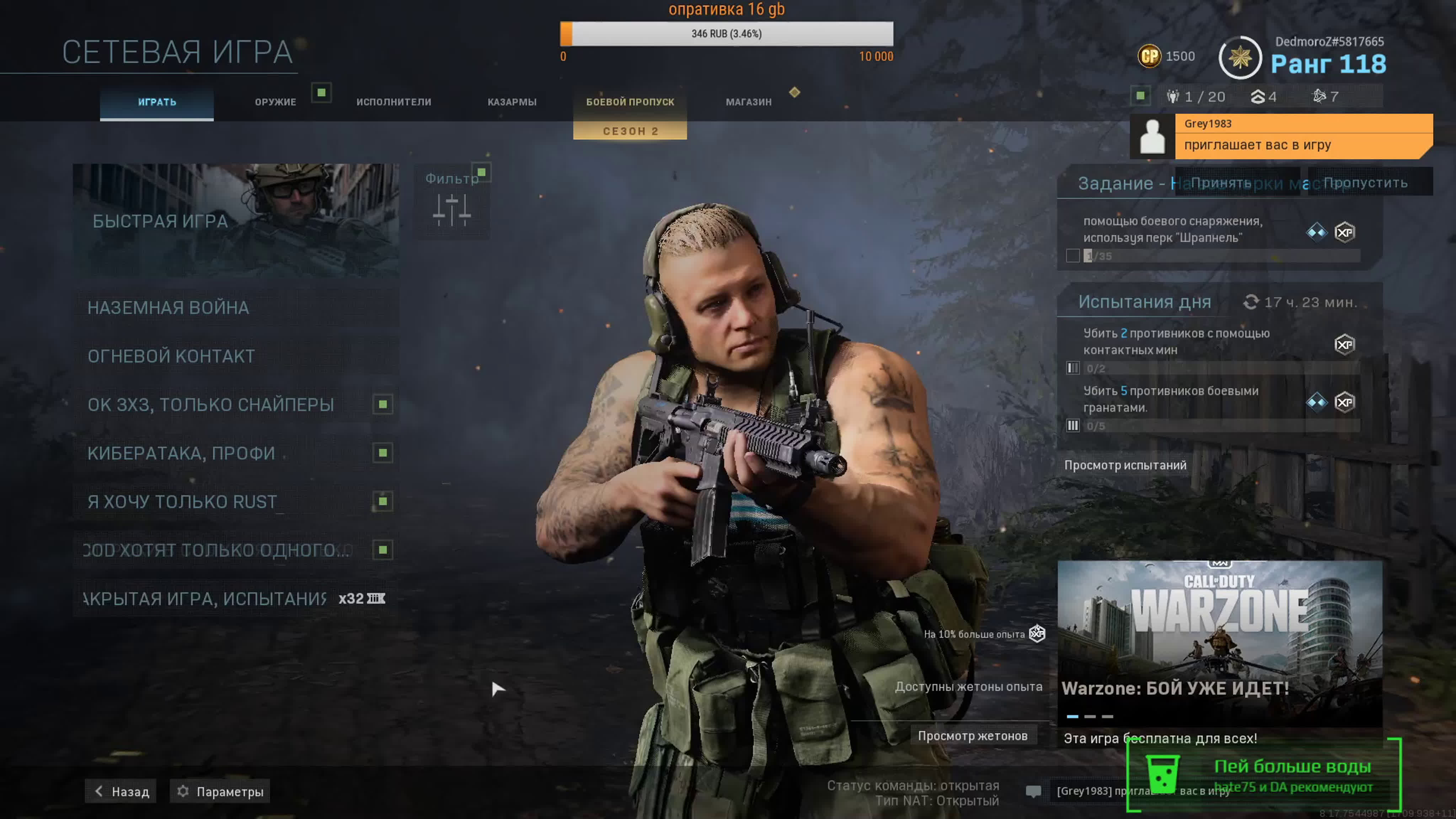Start БЫСТРАЯ ИГРА quick play
Screen dimensions: 1456x819
236,220
